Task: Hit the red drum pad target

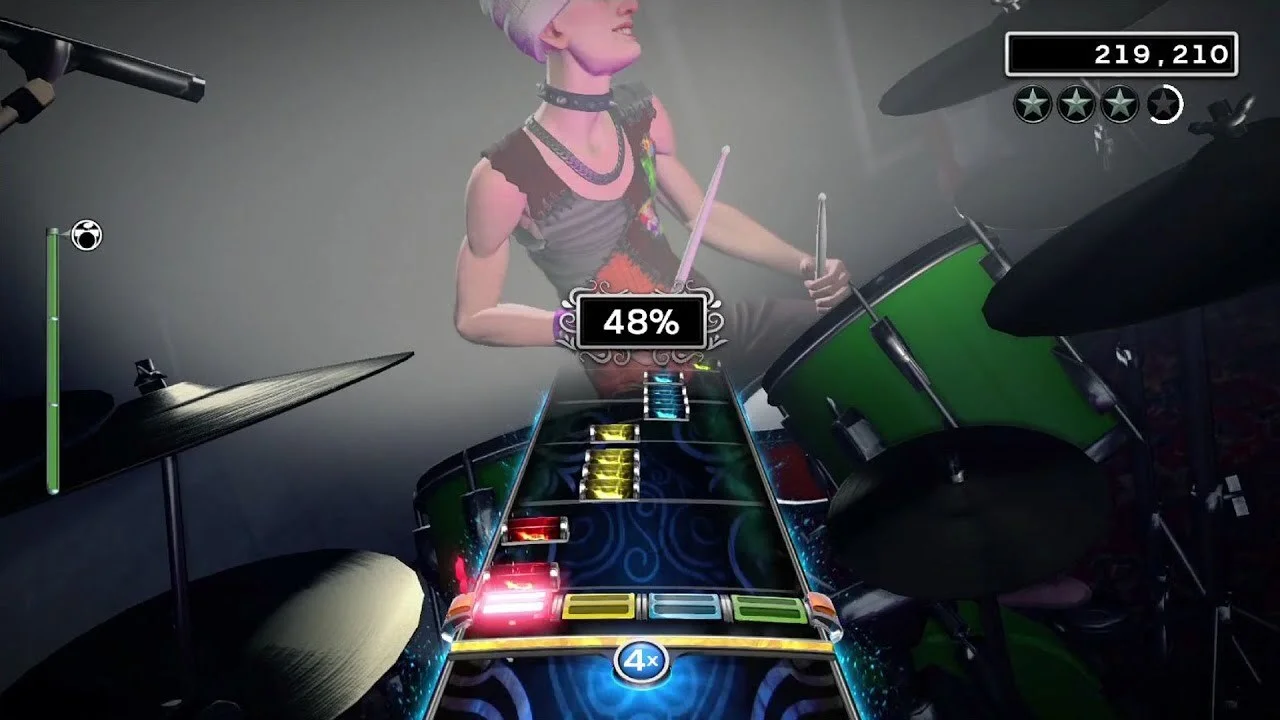Action: (516, 603)
